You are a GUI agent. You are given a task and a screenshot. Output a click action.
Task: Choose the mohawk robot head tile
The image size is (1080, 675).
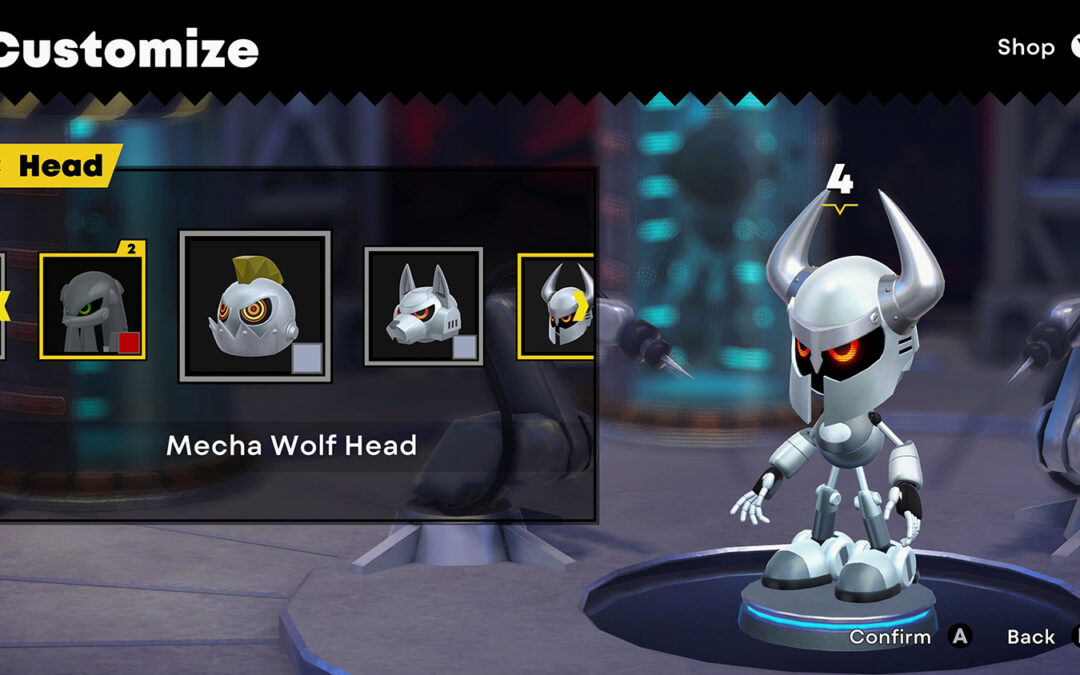pyautogui.click(x=254, y=306)
